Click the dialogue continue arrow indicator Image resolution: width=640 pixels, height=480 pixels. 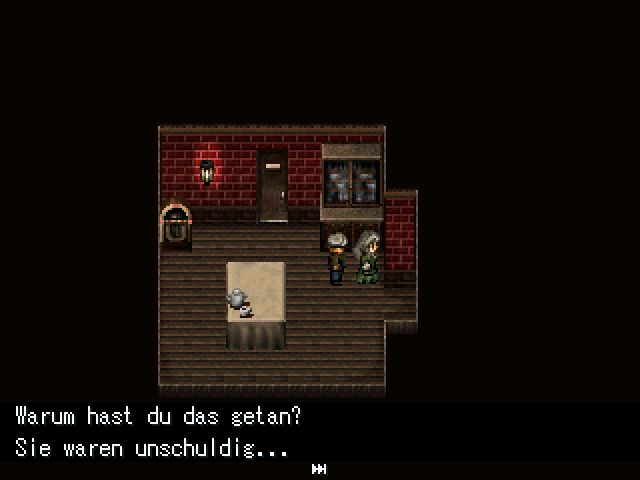click(x=319, y=468)
